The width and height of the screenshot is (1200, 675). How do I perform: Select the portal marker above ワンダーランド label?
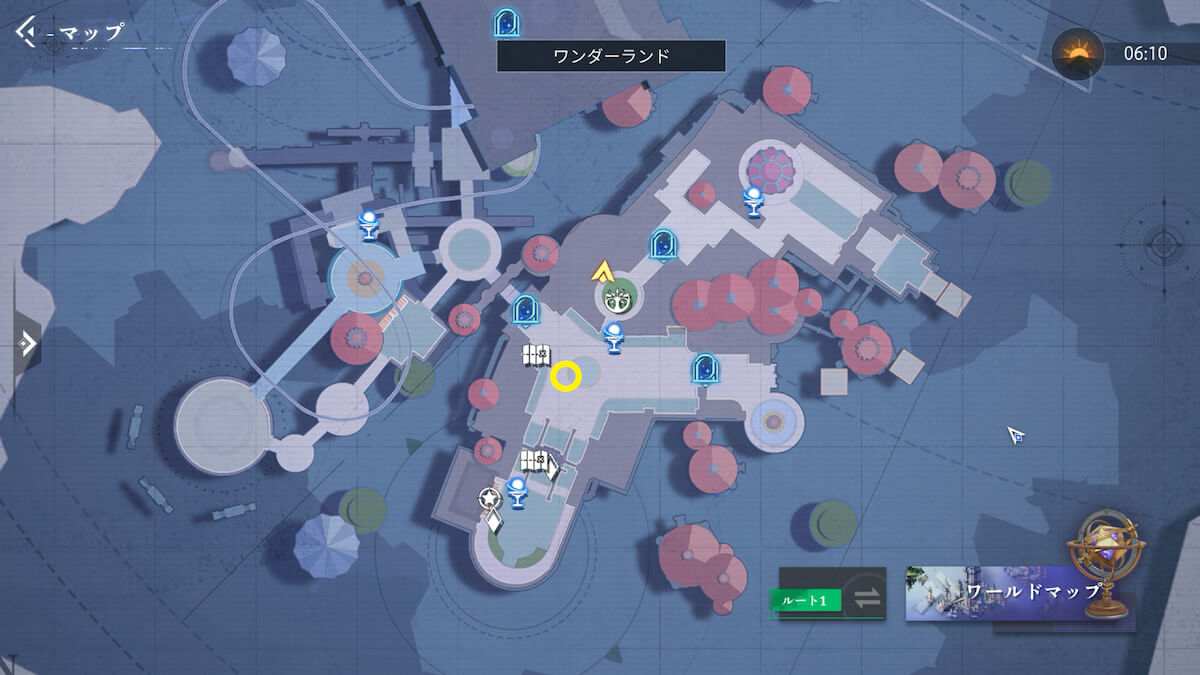[x=507, y=22]
